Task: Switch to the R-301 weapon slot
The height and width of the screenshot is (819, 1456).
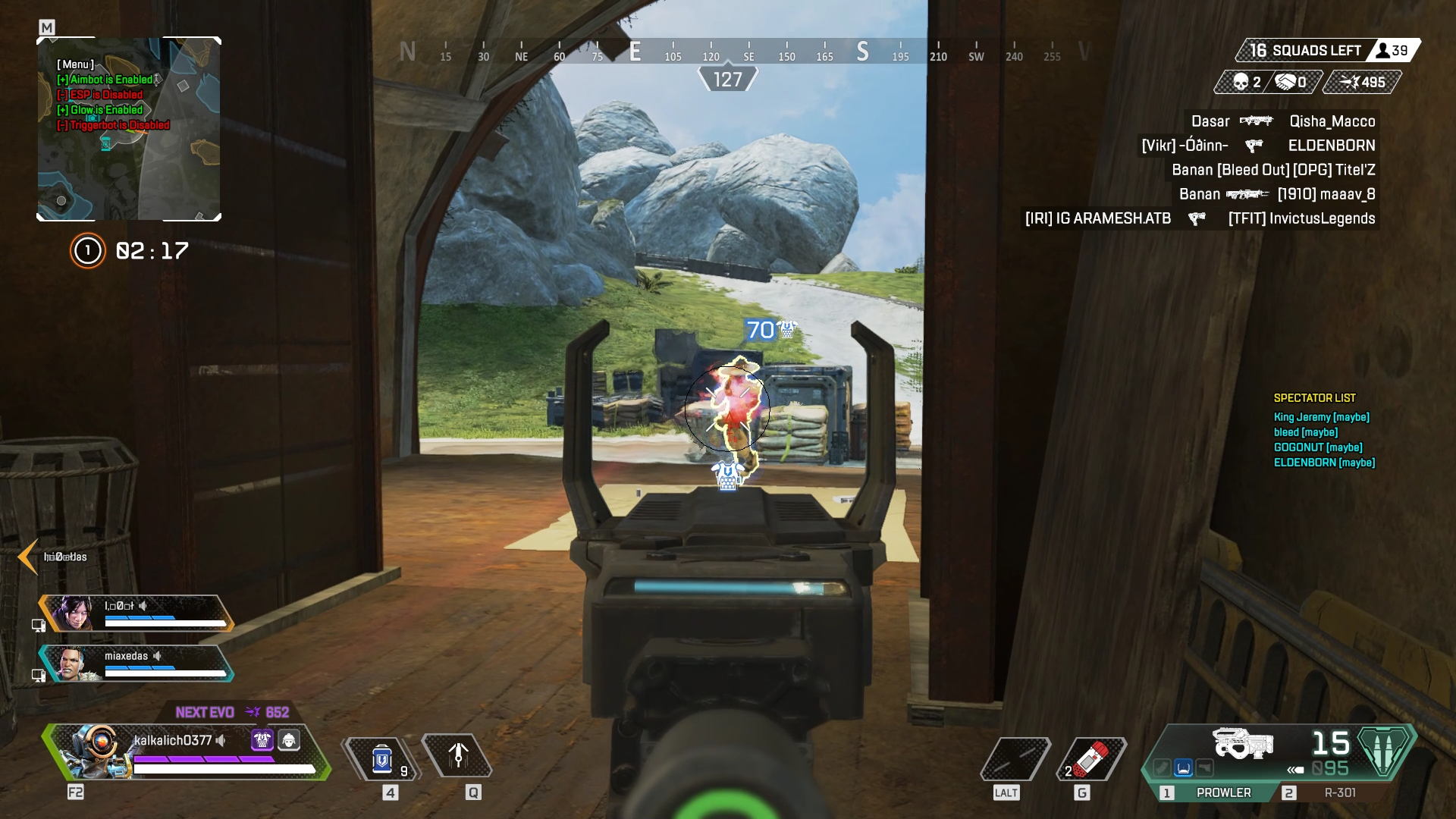Action: click(x=1338, y=792)
